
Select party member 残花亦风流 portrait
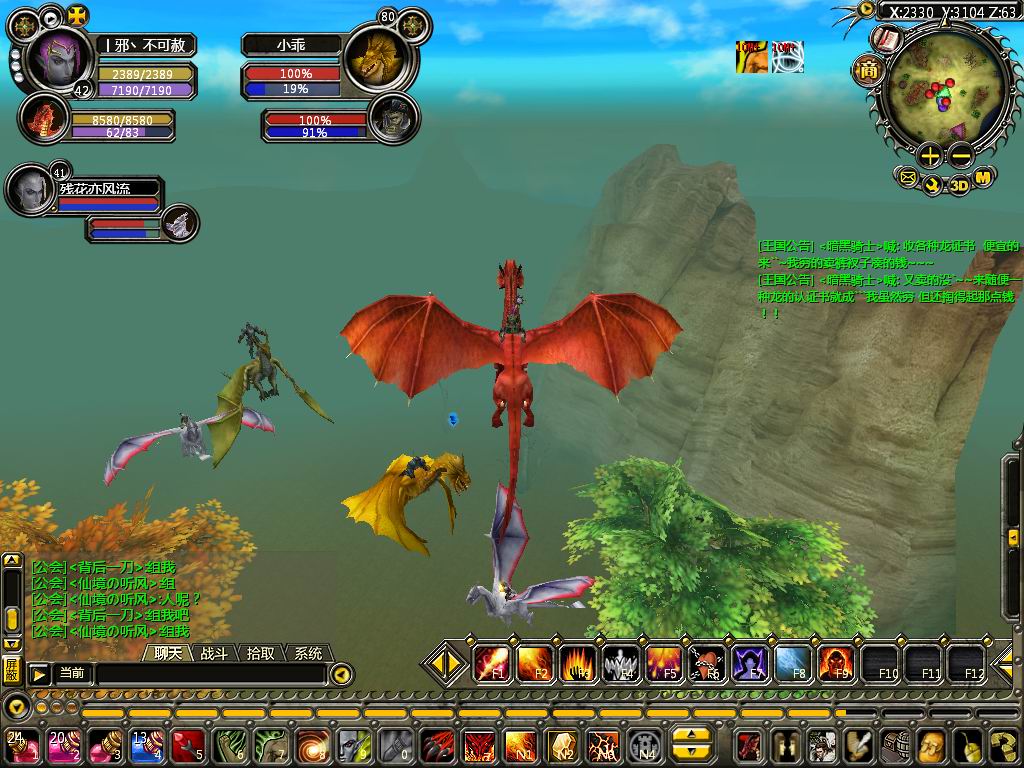click(30, 188)
